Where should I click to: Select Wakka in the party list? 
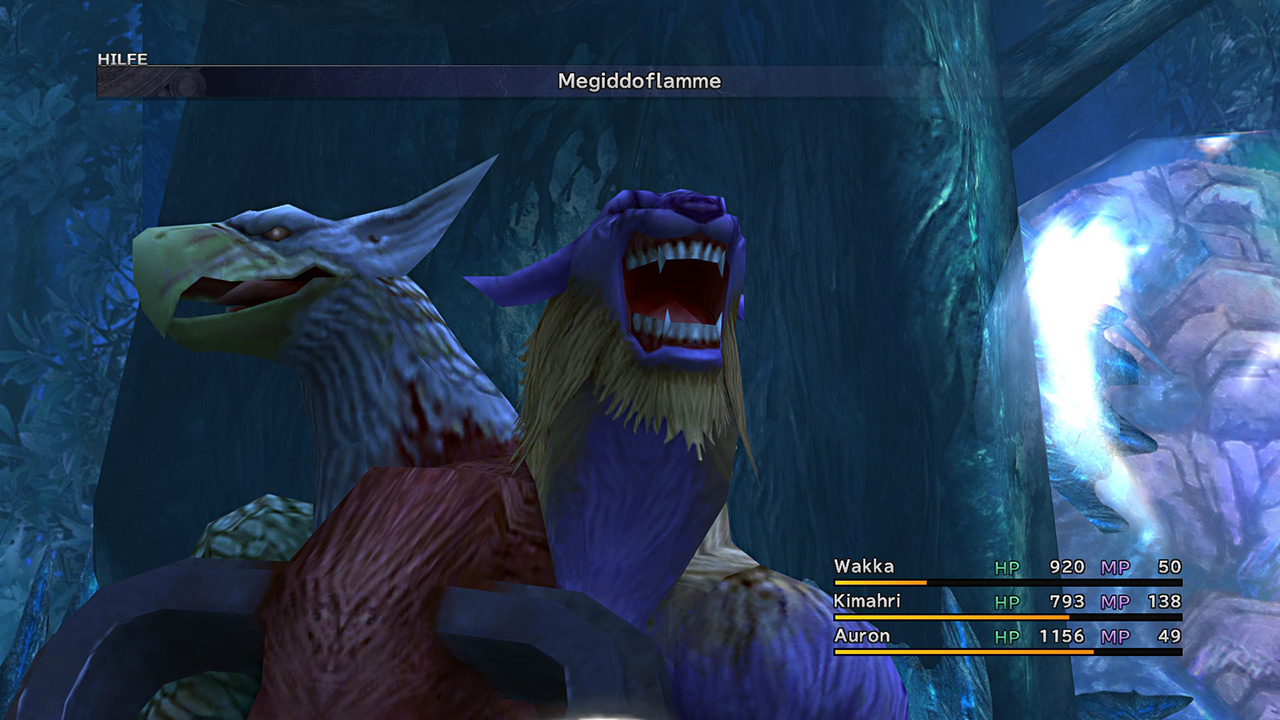pos(865,567)
